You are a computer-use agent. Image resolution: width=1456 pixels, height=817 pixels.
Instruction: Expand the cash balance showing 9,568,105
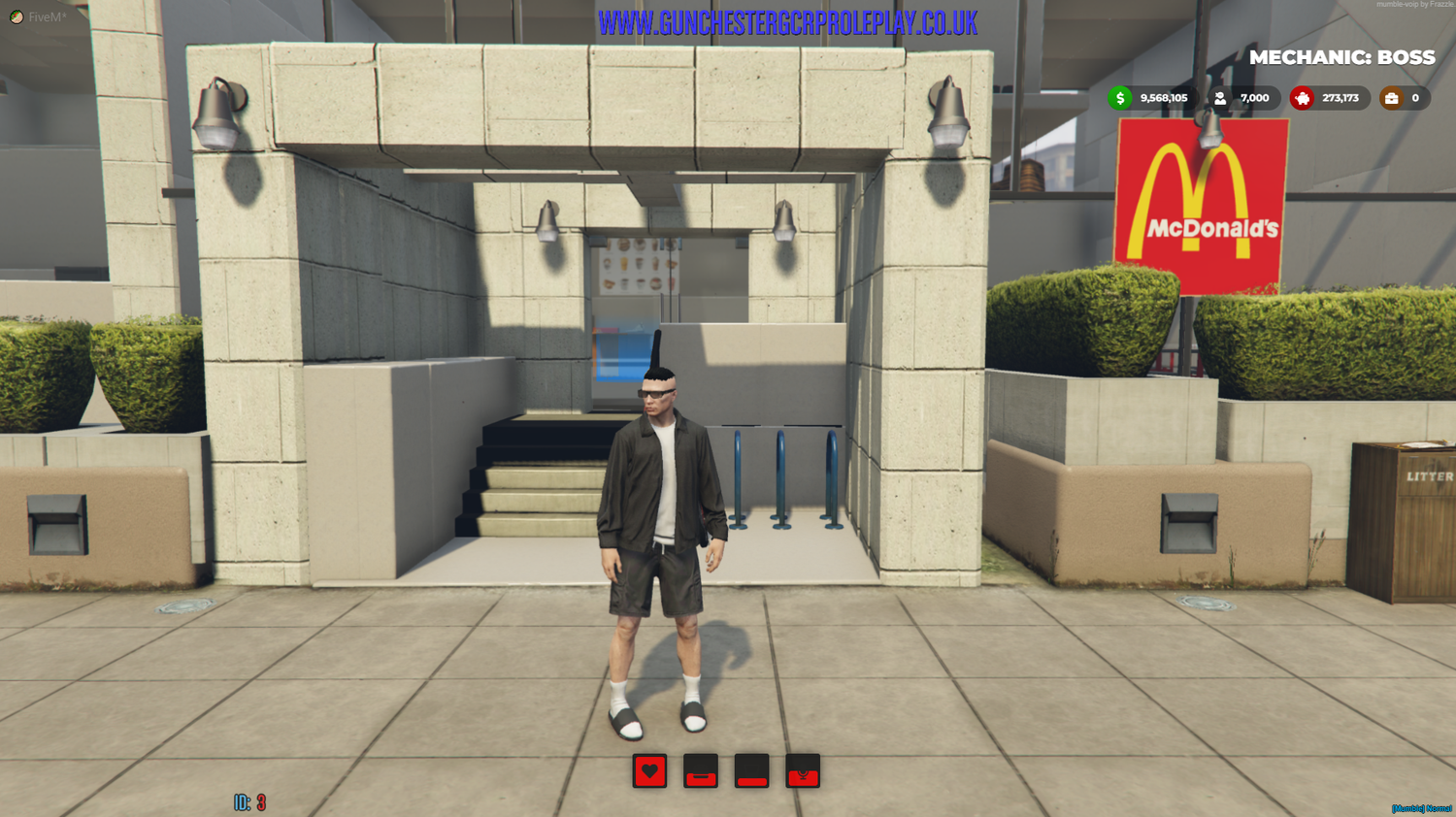point(1162,97)
